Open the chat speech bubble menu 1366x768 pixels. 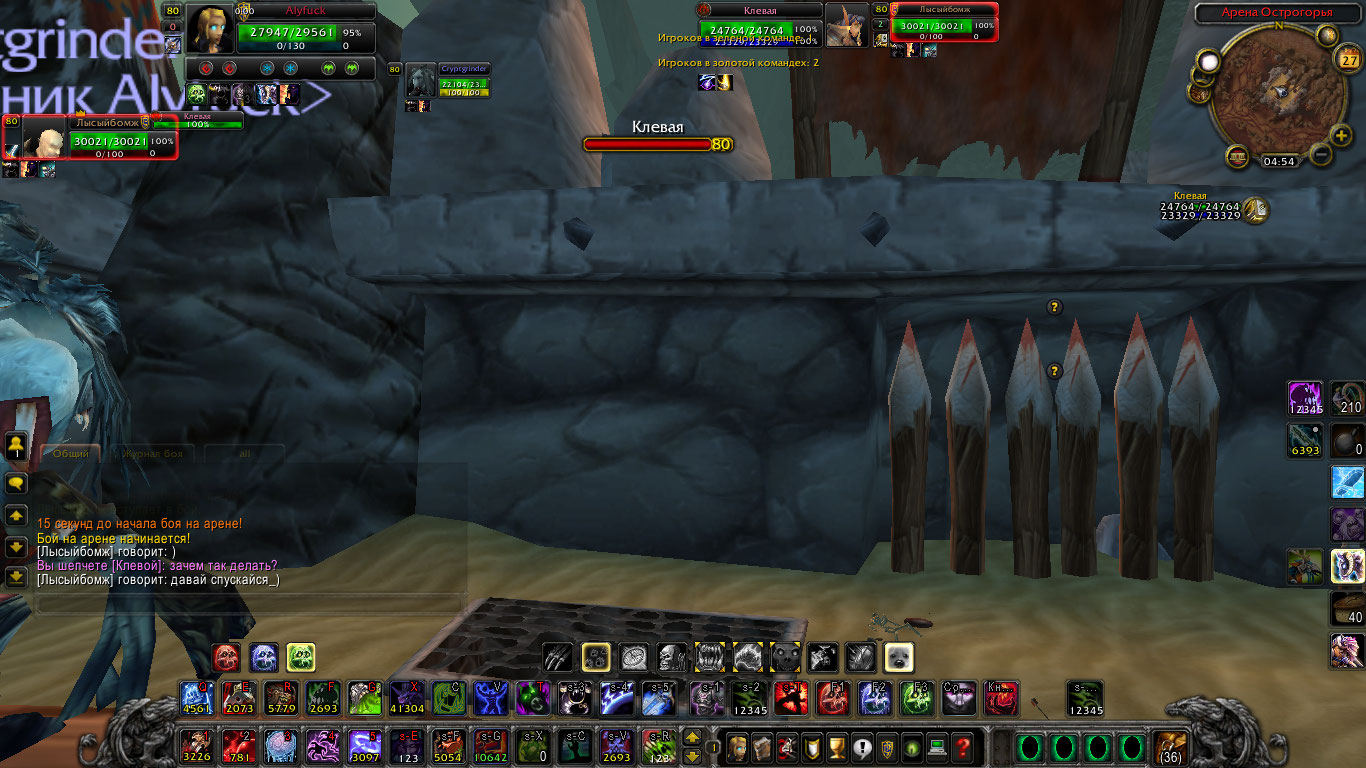(x=16, y=483)
